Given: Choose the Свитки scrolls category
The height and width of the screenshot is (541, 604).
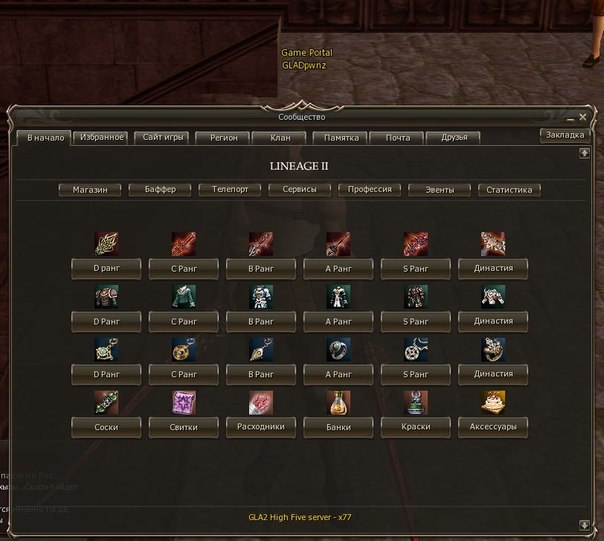Looking at the screenshot, I should click(x=184, y=425).
